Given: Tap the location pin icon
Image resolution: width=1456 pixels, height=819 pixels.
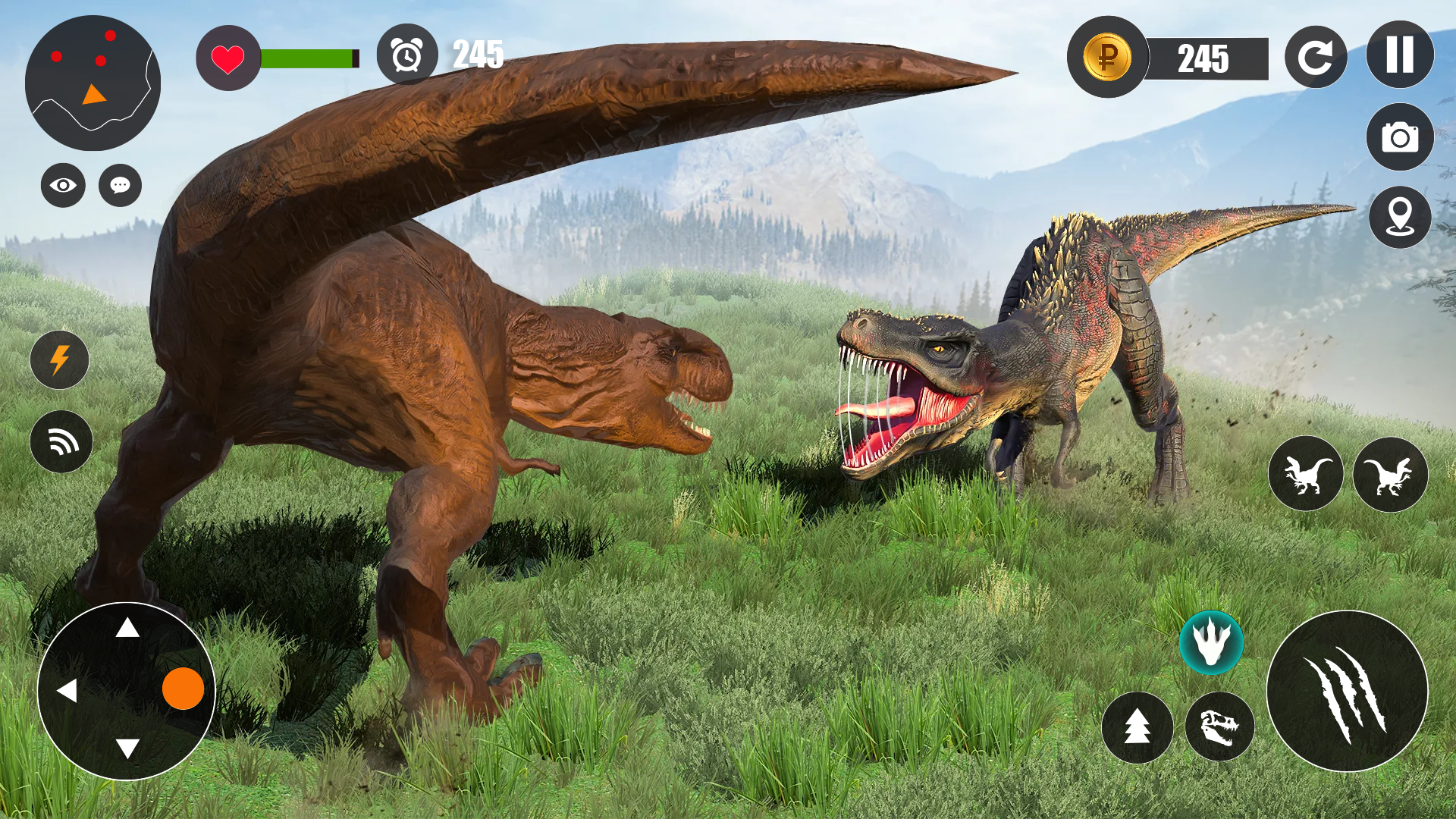Looking at the screenshot, I should 1399,217.
